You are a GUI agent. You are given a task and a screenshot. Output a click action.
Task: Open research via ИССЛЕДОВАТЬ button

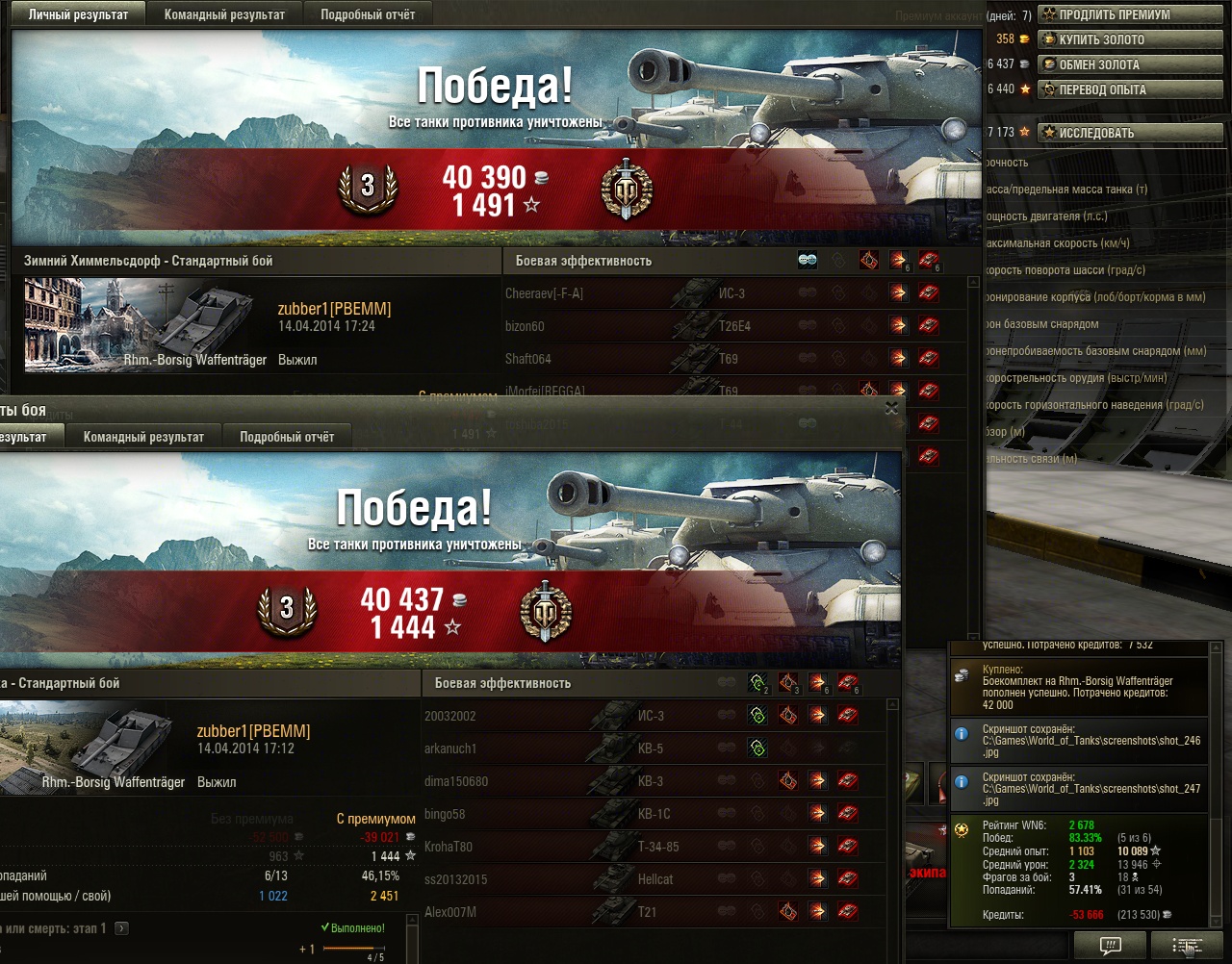(x=1133, y=133)
